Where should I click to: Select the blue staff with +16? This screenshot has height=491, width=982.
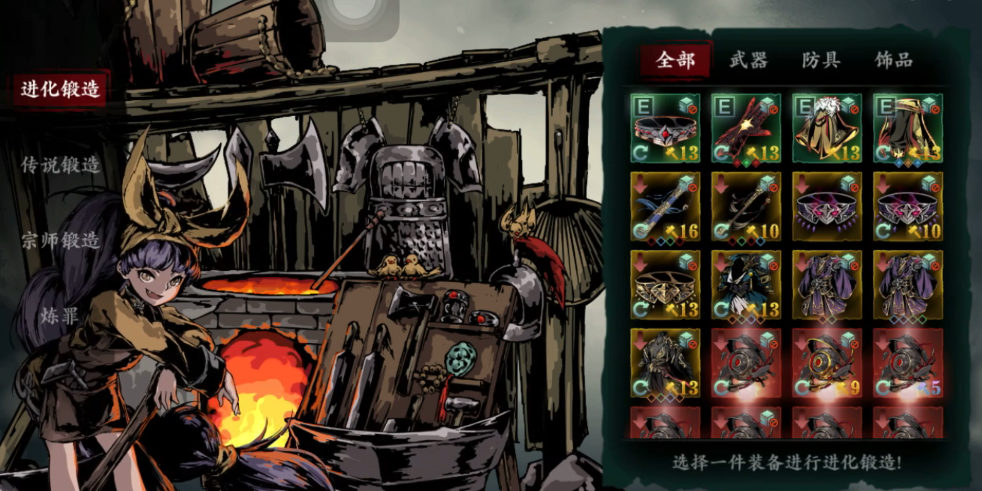tap(665, 206)
